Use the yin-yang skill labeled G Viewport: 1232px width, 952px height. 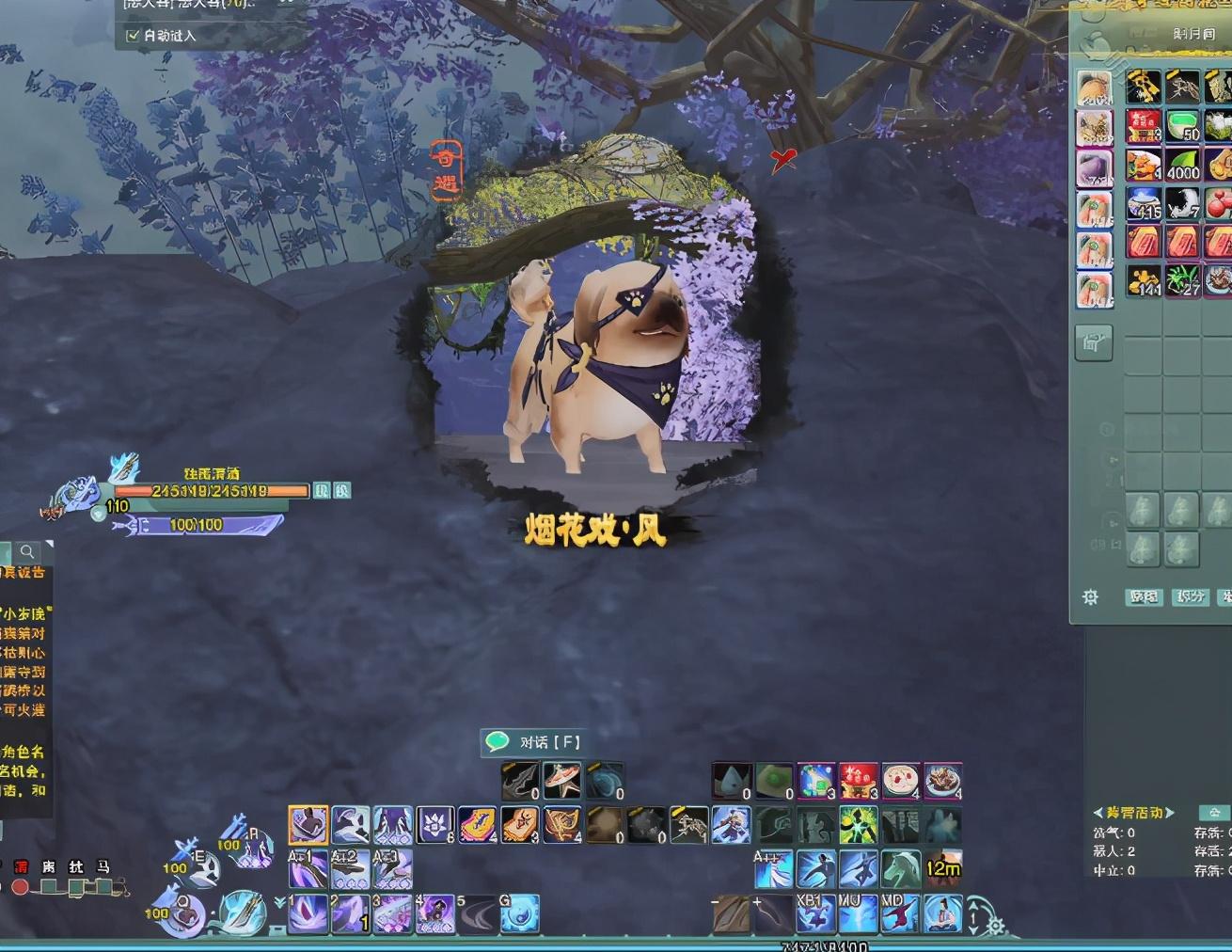click(x=519, y=912)
